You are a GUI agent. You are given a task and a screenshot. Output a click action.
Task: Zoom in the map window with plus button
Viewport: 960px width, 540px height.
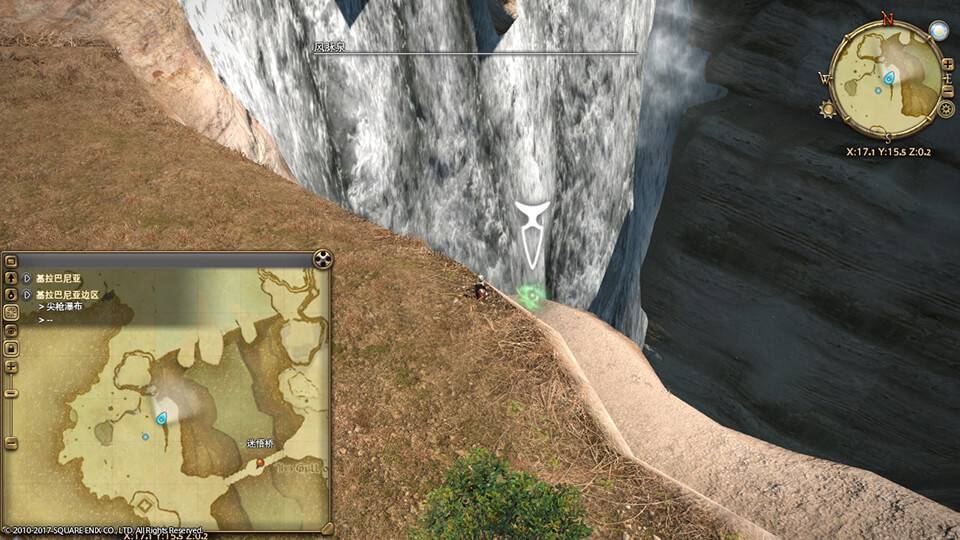pos(11,367)
